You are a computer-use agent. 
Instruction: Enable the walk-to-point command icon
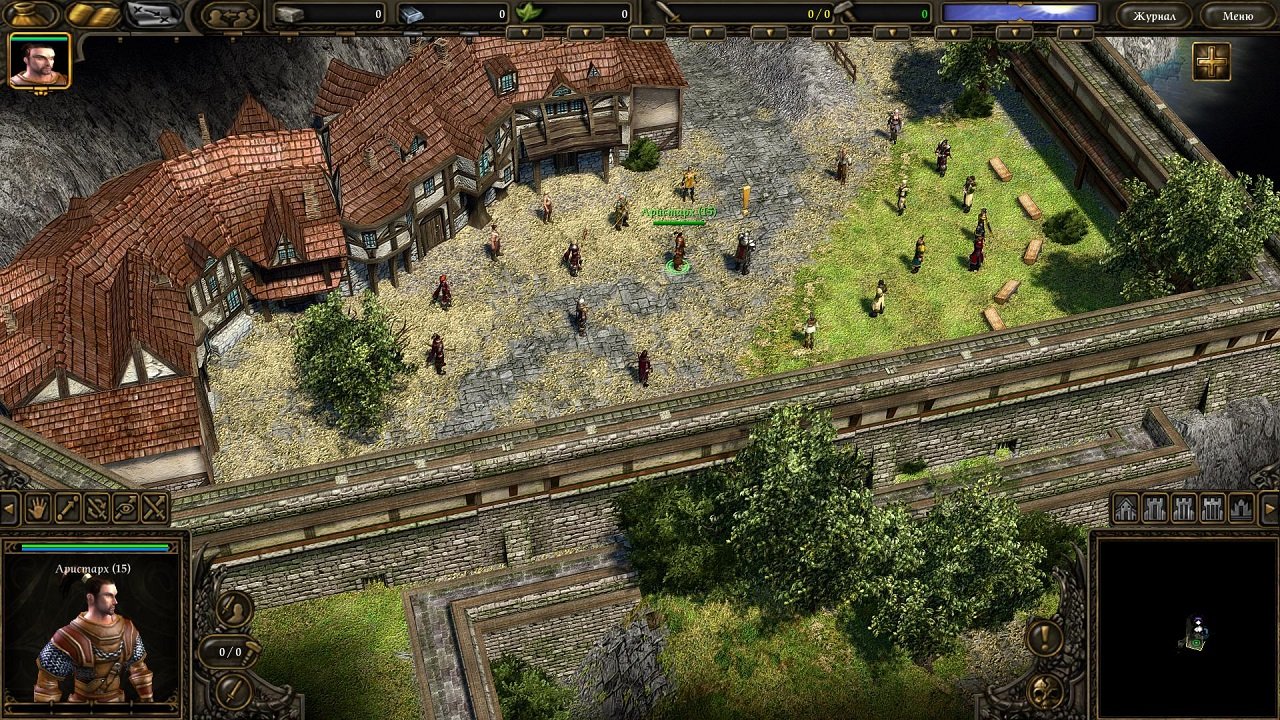point(66,510)
